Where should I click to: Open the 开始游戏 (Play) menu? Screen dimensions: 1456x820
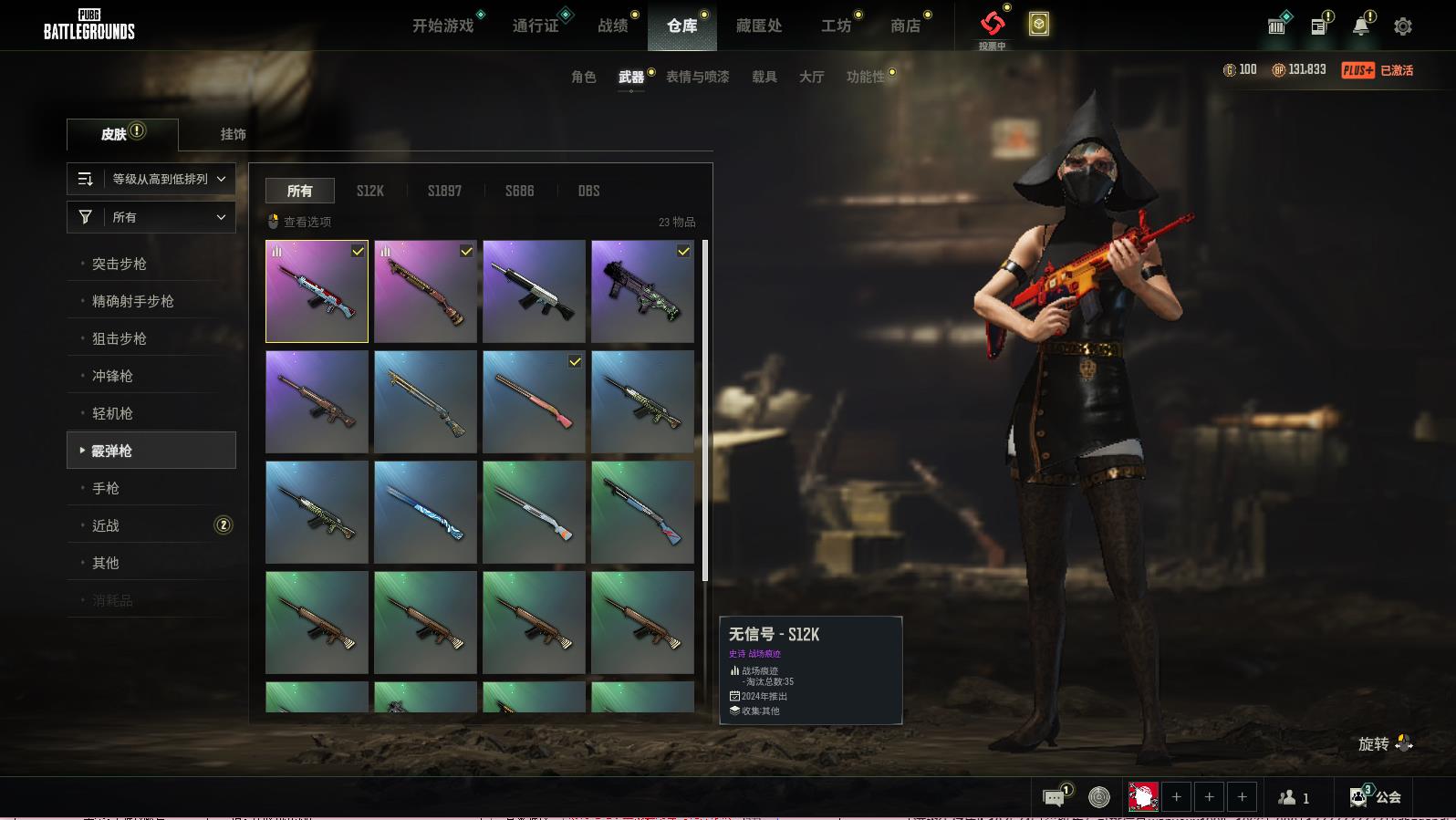443,26
